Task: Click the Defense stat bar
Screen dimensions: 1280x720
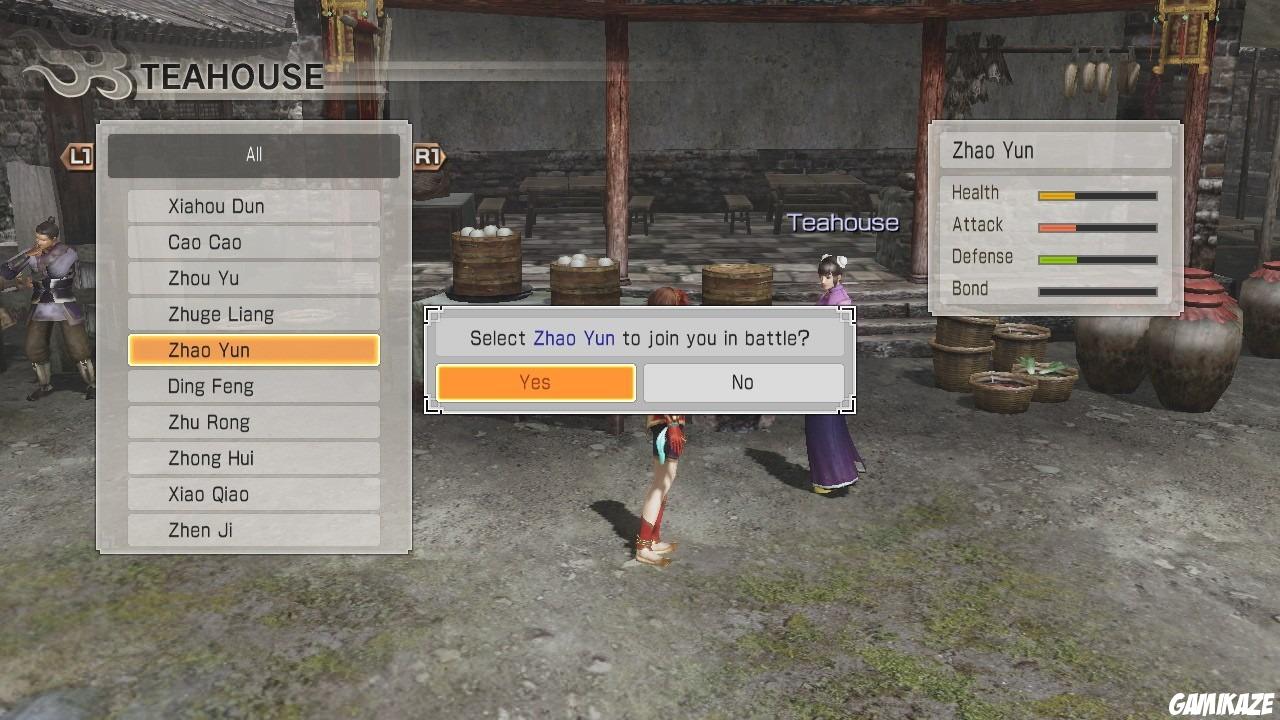Action: 1097,259
